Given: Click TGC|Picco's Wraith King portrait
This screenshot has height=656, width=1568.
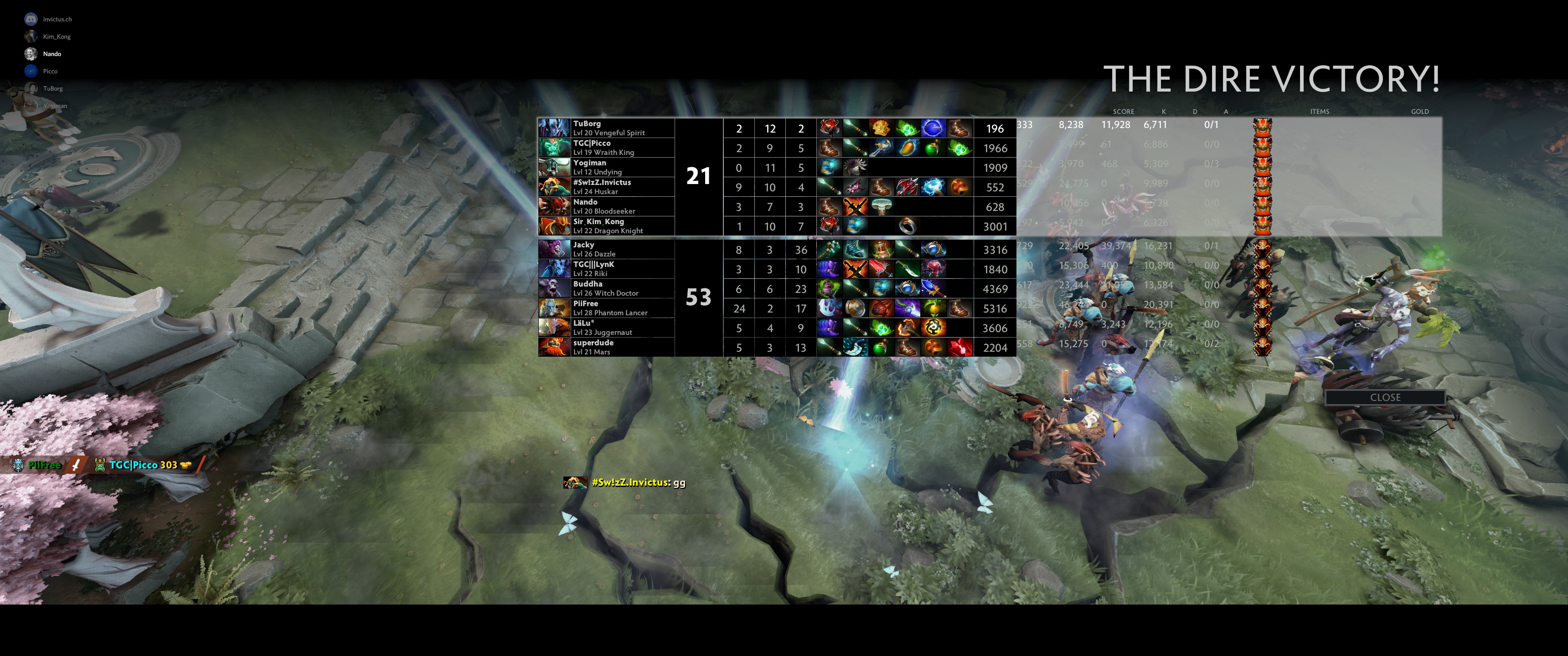Looking at the screenshot, I should (554, 148).
